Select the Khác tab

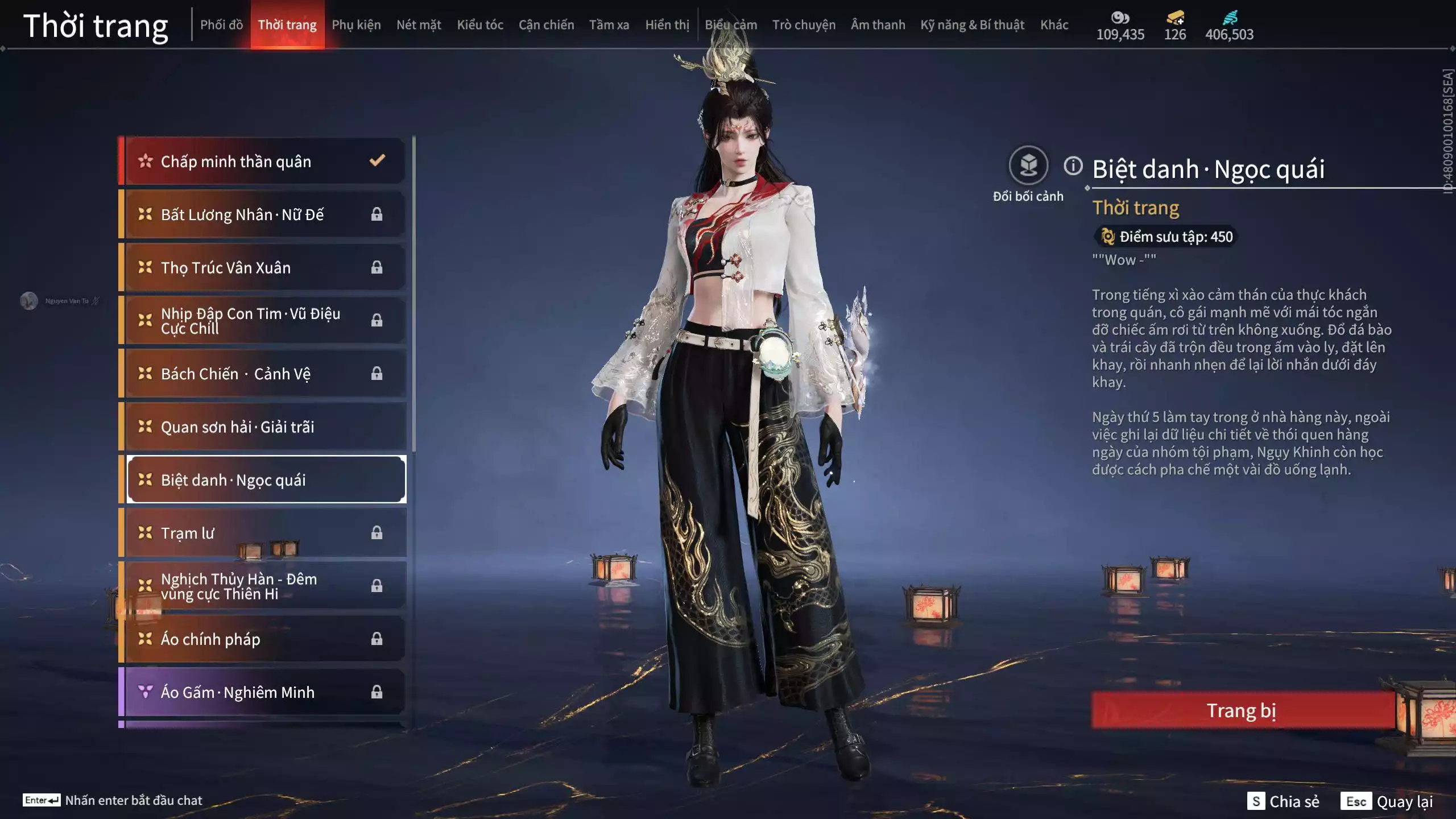click(1054, 25)
